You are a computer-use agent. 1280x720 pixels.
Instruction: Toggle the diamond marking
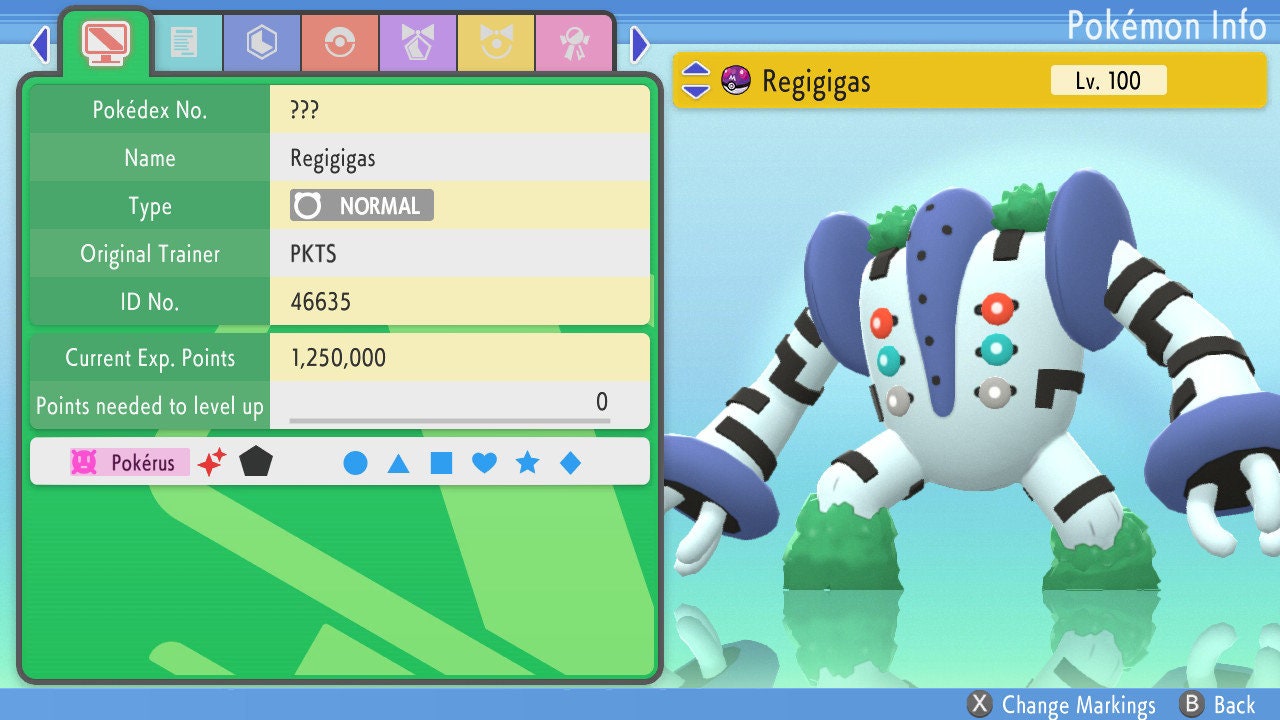click(x=570, y=463)
